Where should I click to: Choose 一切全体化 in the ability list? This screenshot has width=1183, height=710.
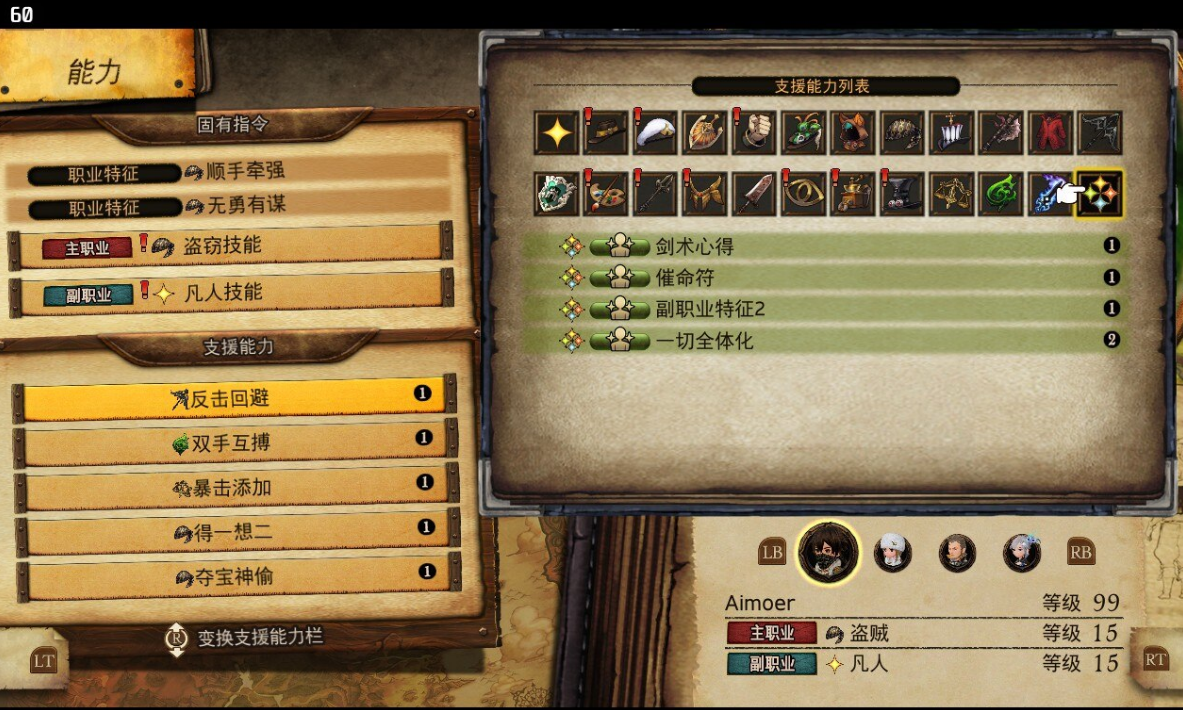[x=820, y=341]
